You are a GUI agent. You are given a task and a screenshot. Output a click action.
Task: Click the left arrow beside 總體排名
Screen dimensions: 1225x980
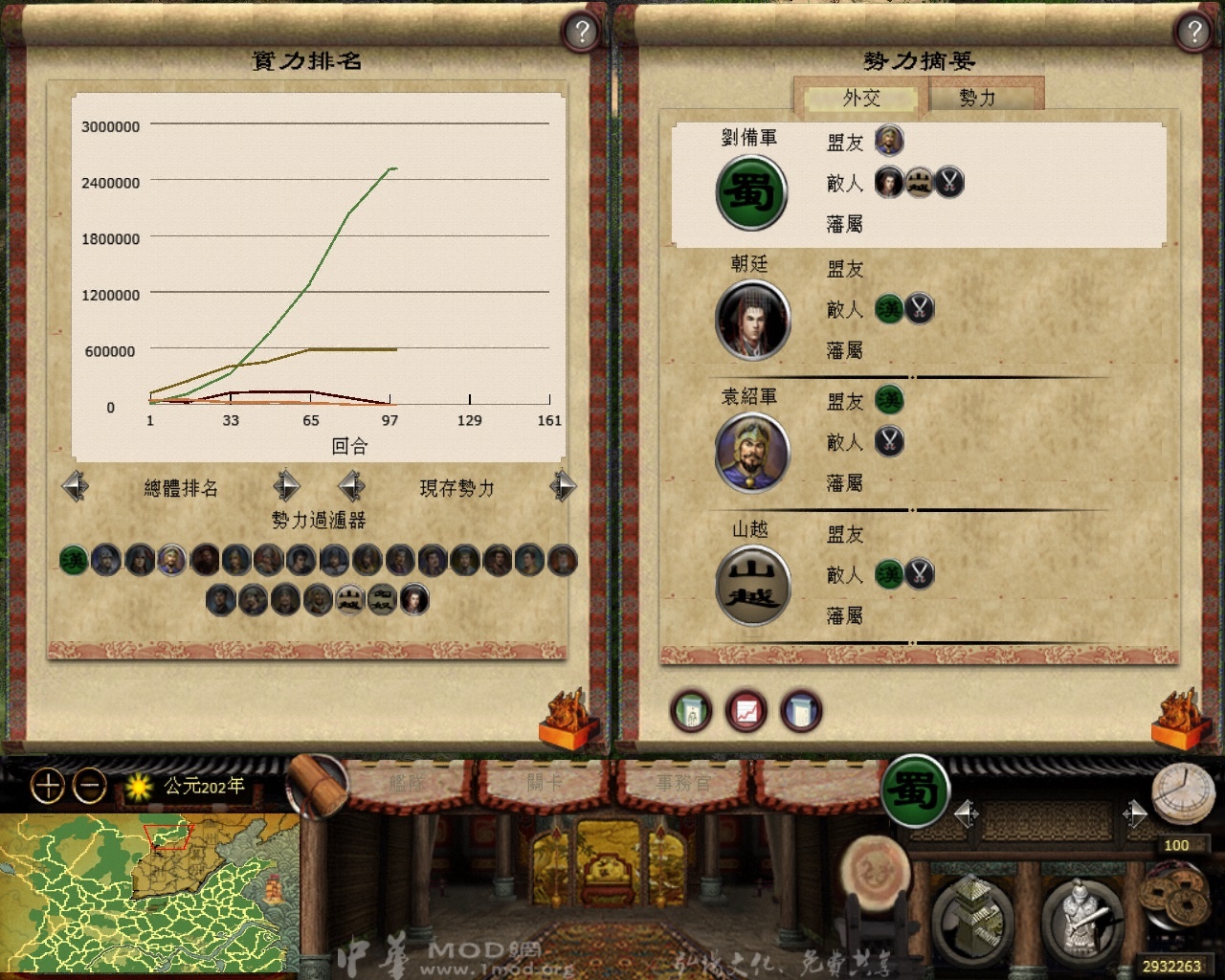coord(76,487)
